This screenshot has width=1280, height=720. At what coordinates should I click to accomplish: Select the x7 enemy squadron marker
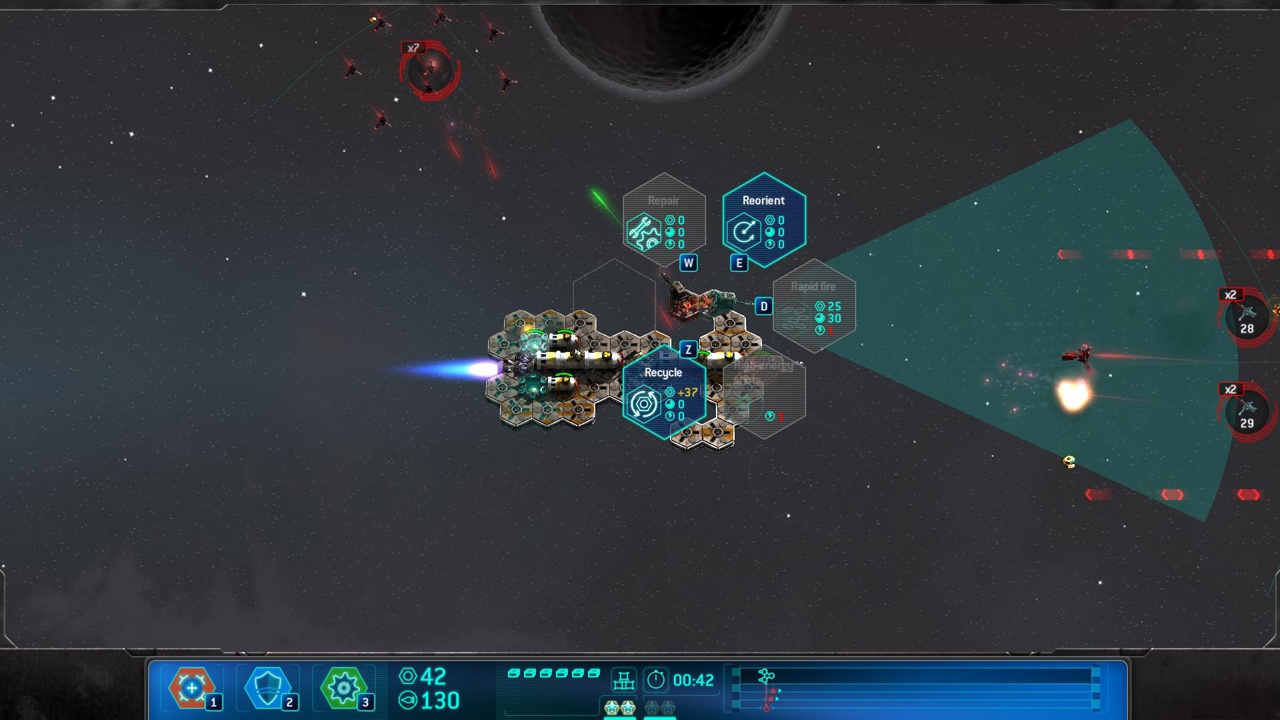click(430, 70)
